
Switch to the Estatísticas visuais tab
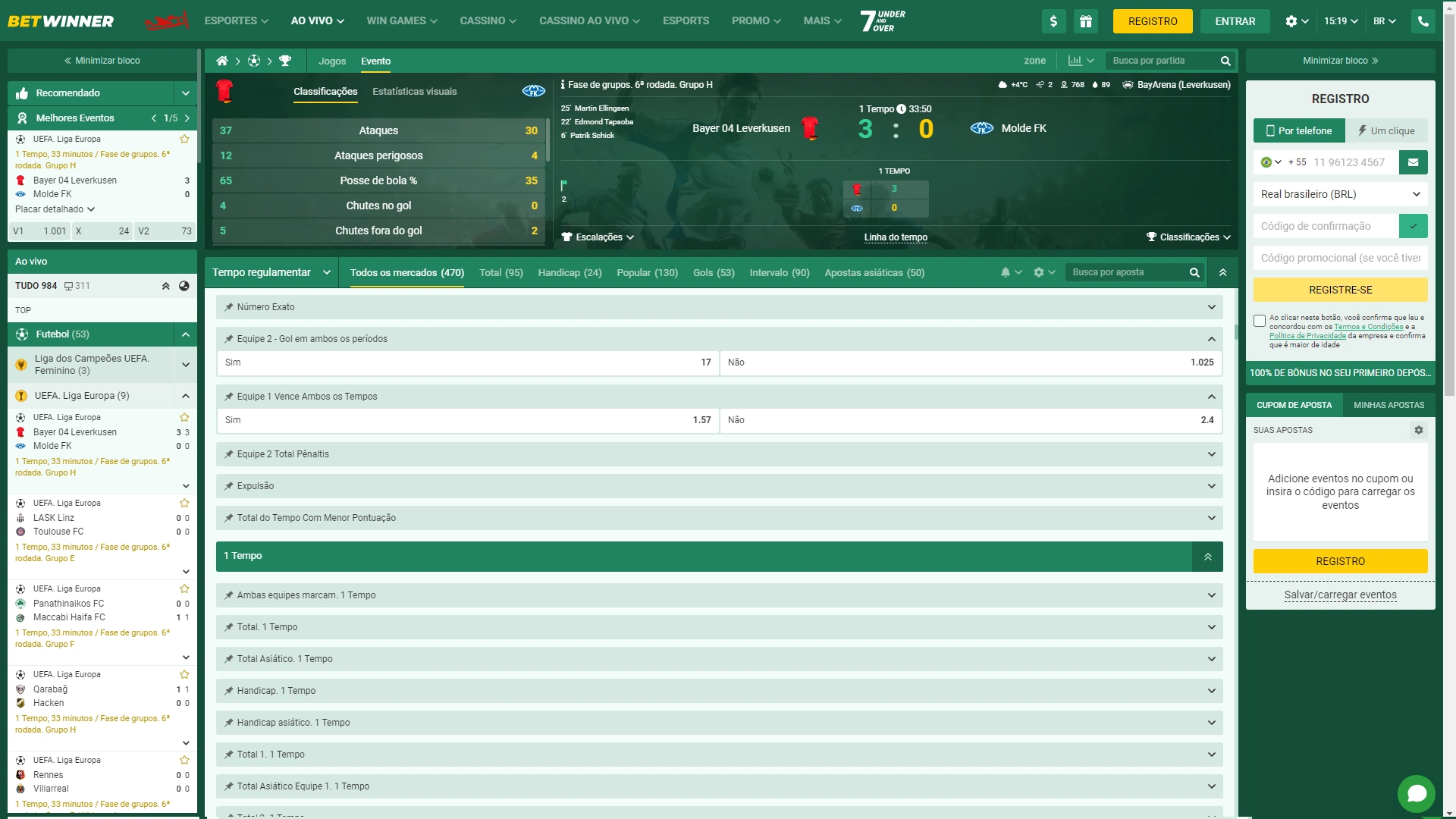coord(414,92)
